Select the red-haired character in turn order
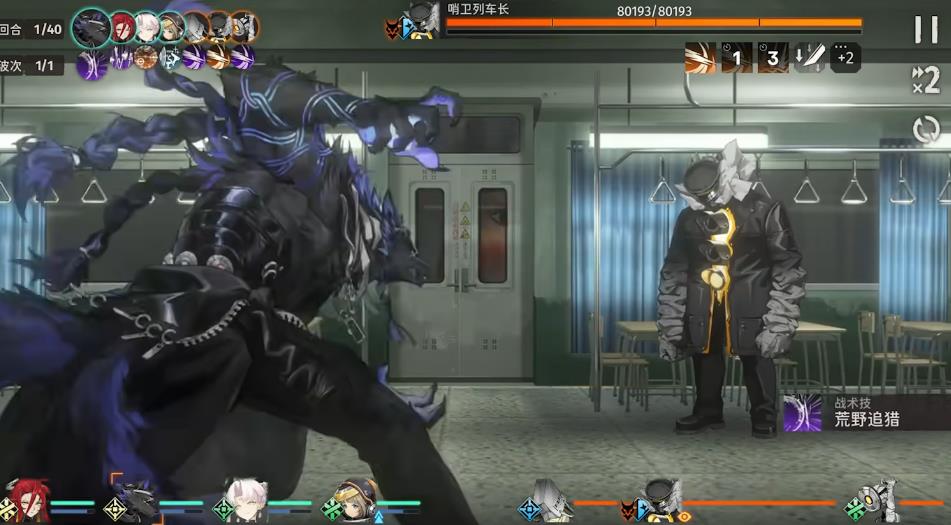 point(123,26)
